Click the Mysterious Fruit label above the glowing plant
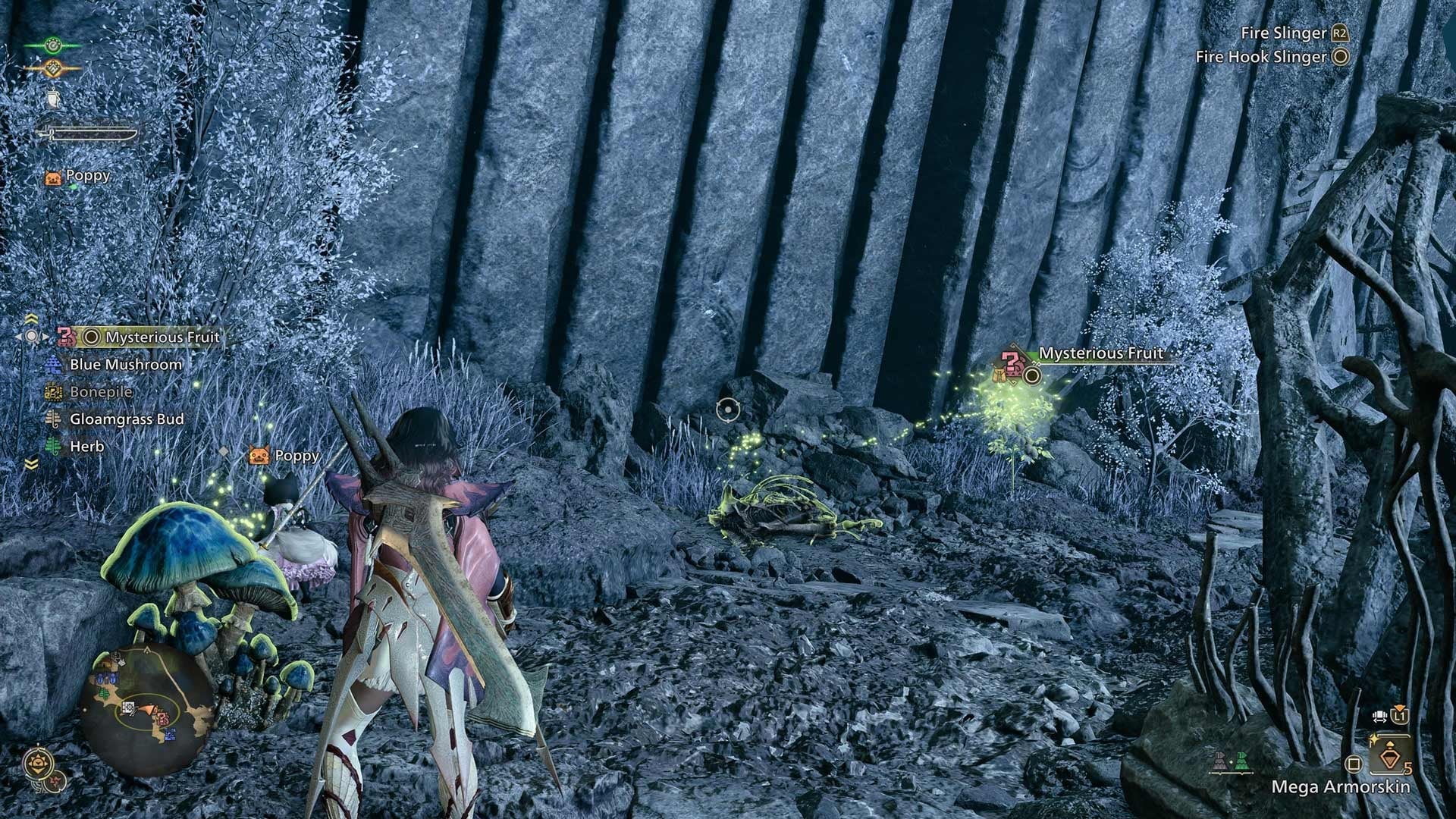1456x819 pixels. pyautogui.click(x=1100, y=353)
